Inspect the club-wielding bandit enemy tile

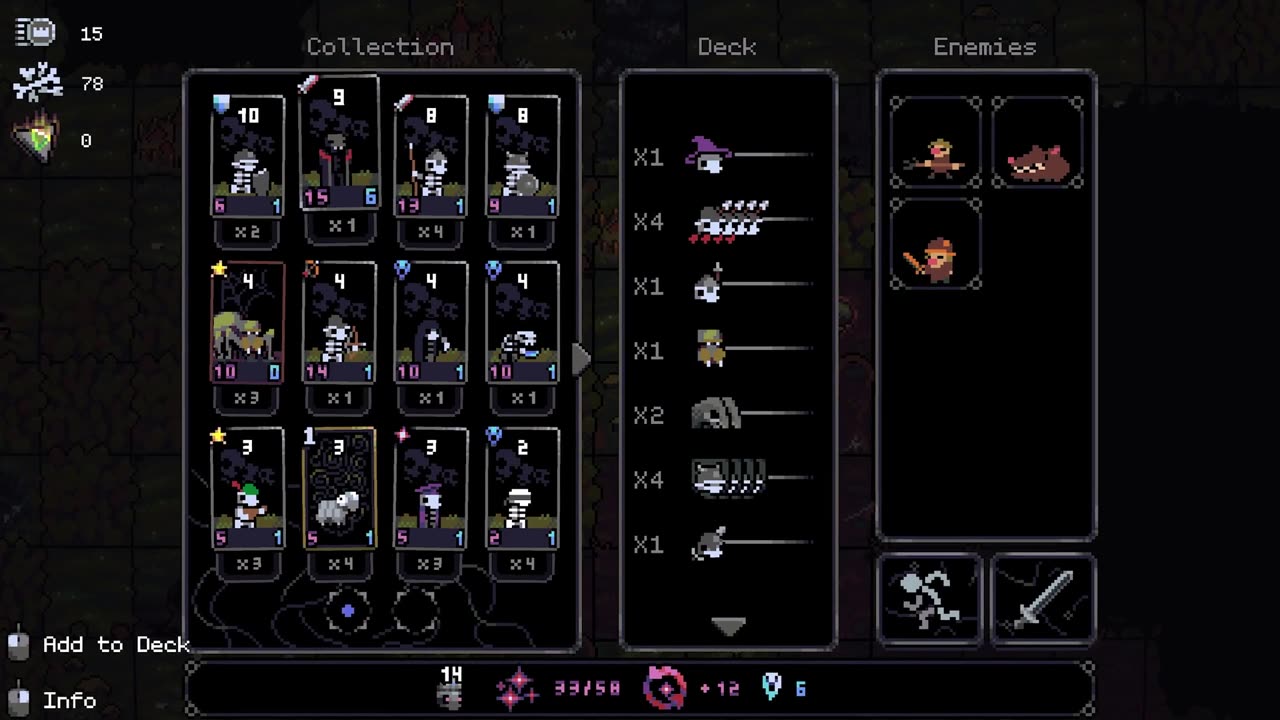click(x=935, y=244)
